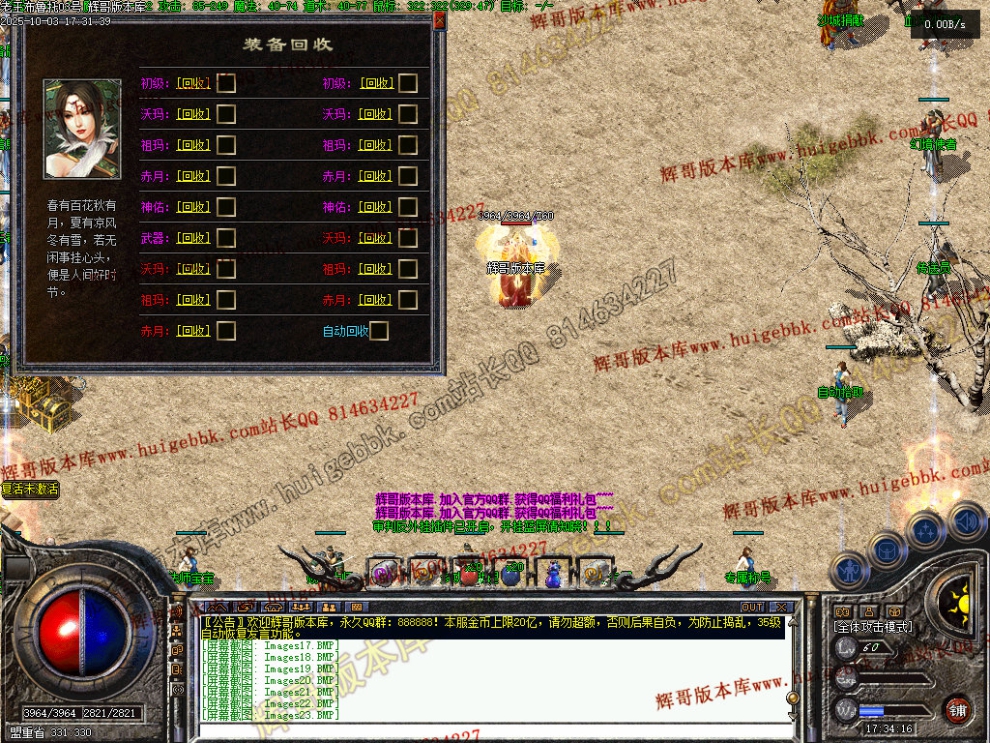Click the chat scrollbar knob
This screenshot has height=743, width=990.
tap(793, 698)
